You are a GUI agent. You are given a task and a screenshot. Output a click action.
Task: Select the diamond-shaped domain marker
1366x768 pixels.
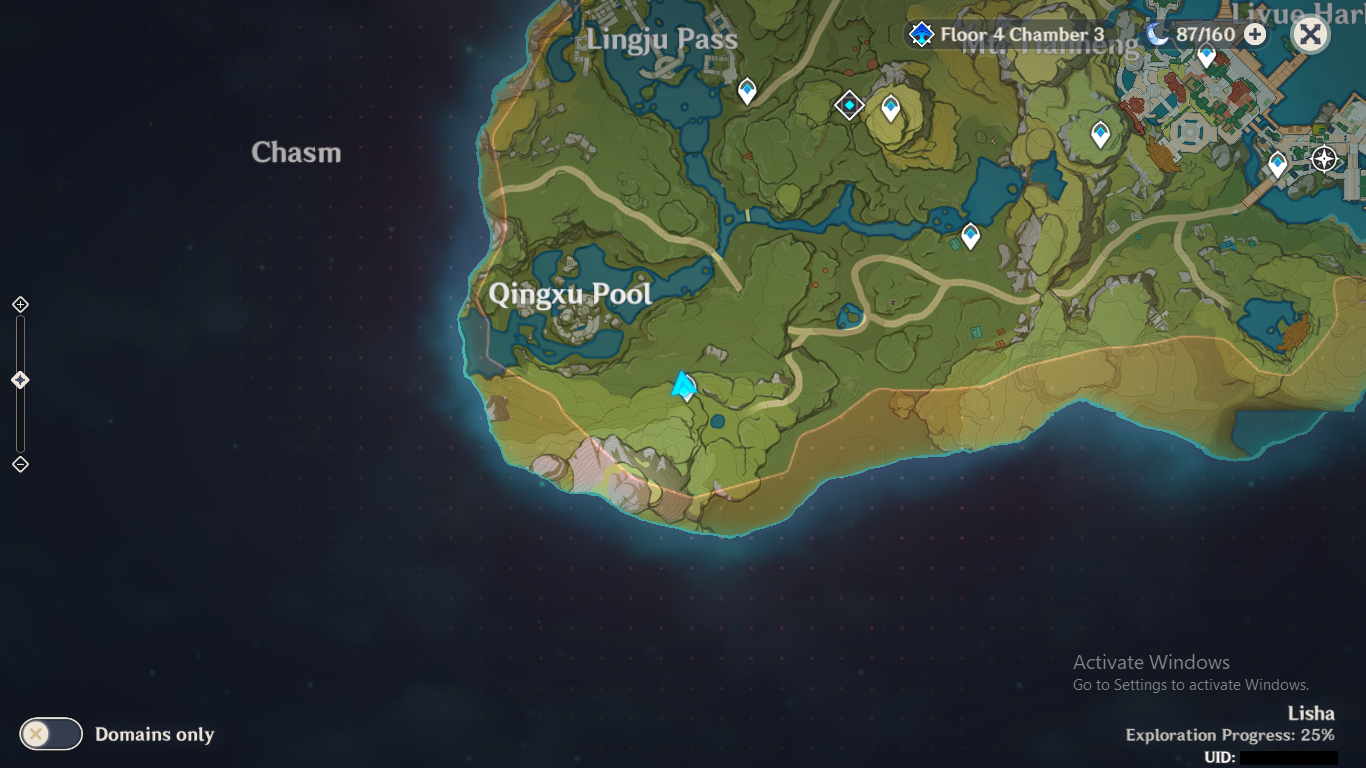point(849,105)
